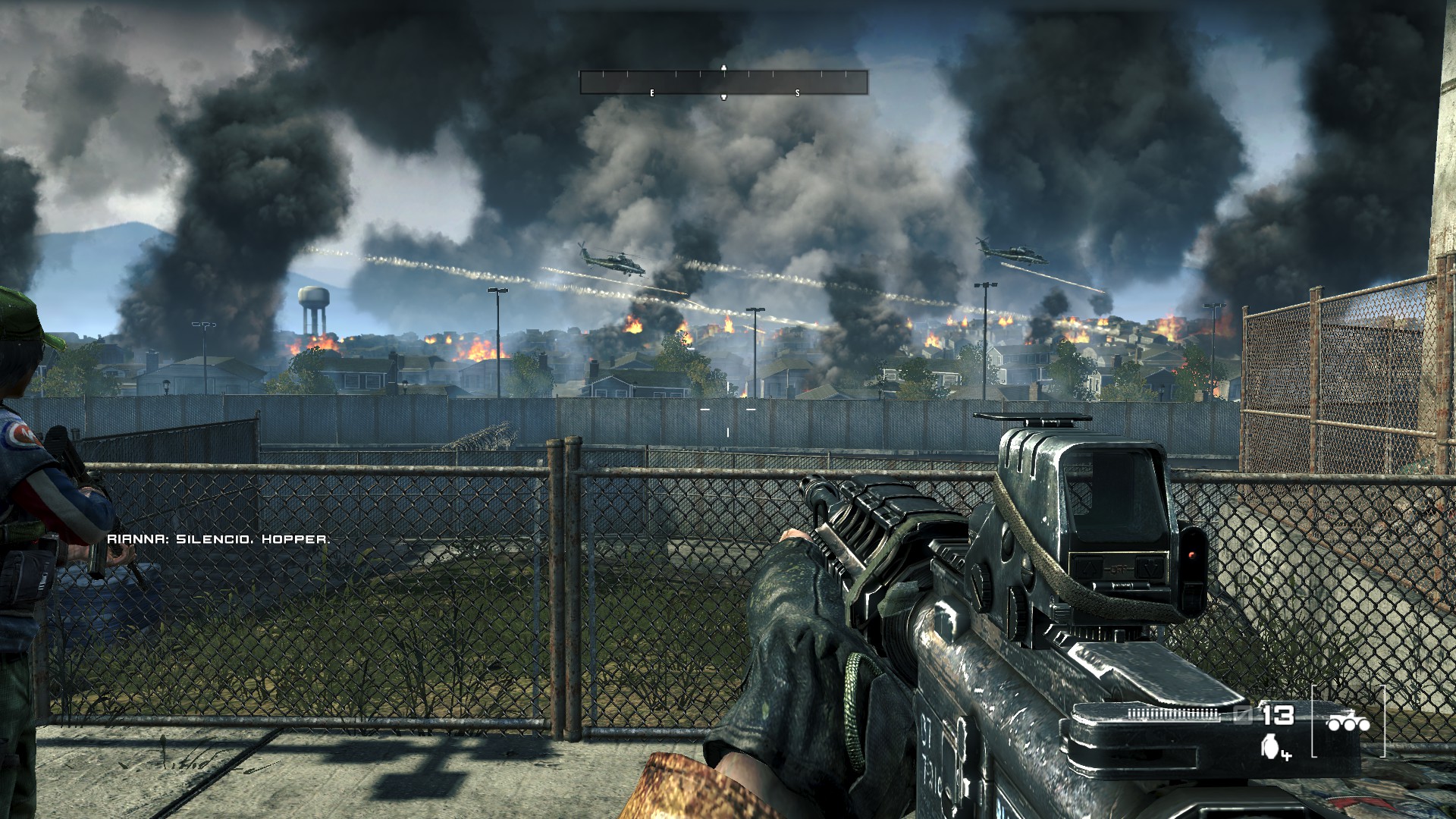Click the compass heading bar
This screenshot has height=819, width=1456.
[723, 82]
